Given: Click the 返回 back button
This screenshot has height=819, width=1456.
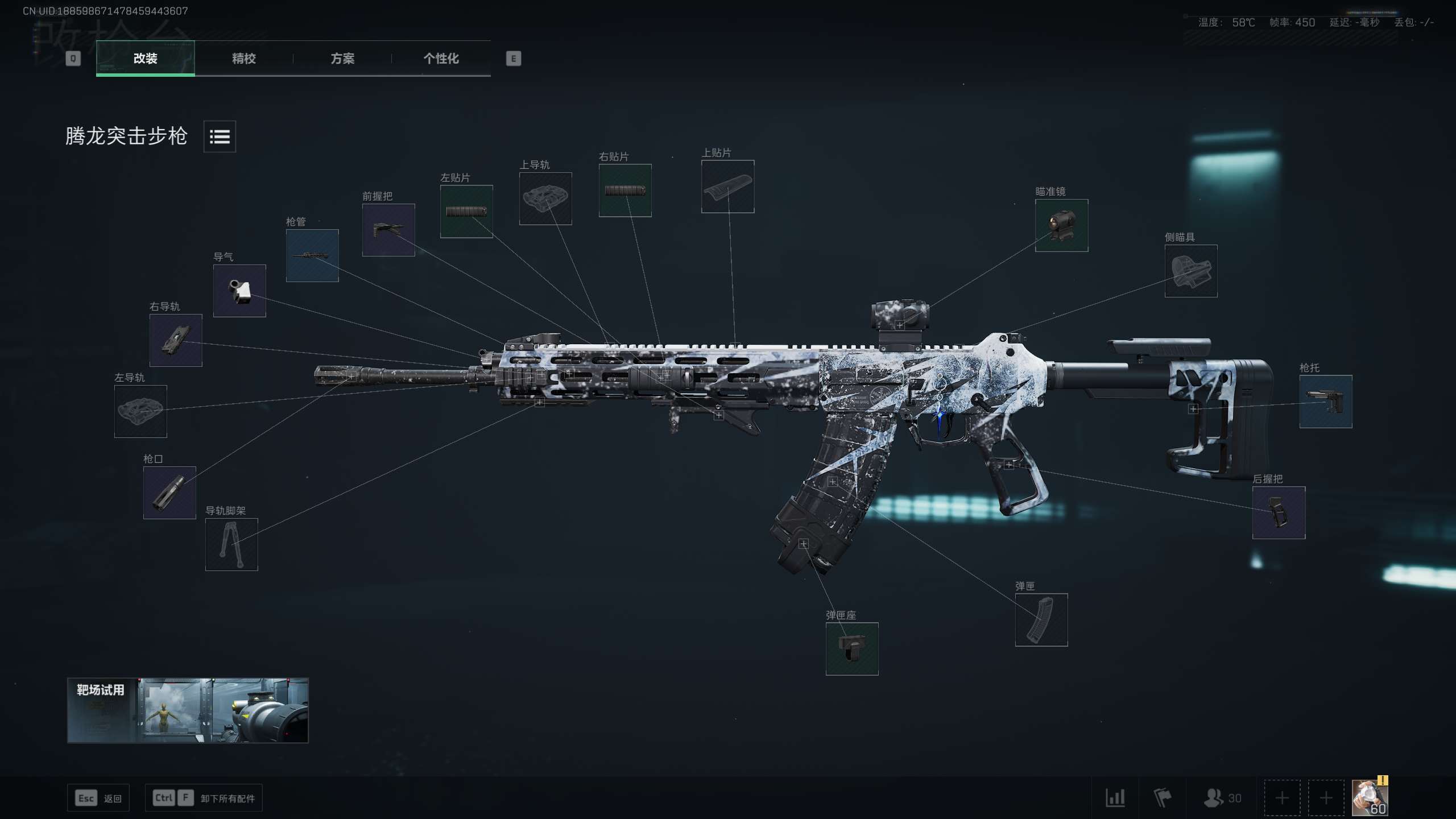Looking at the screenshot, I should pyautogui.click(x=98, y=798).
